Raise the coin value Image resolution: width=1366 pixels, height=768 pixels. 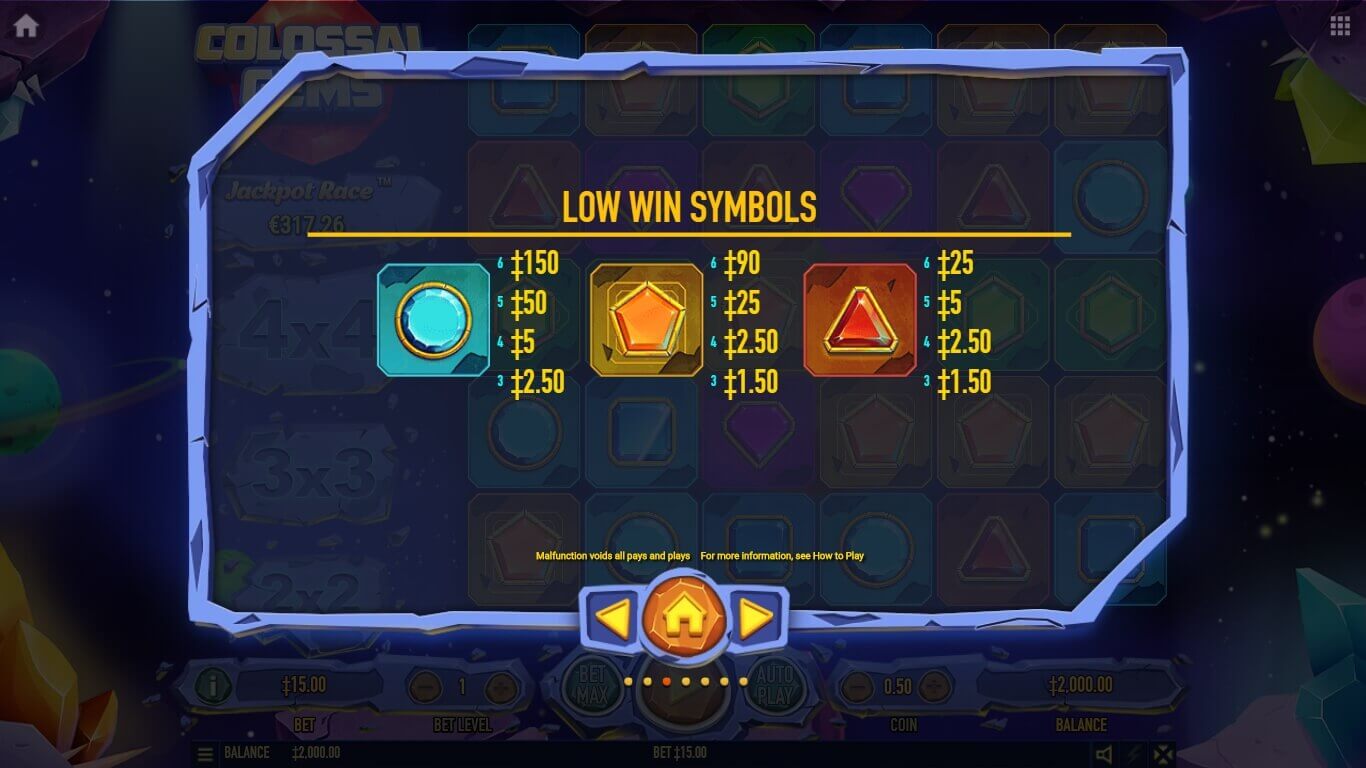936,687
